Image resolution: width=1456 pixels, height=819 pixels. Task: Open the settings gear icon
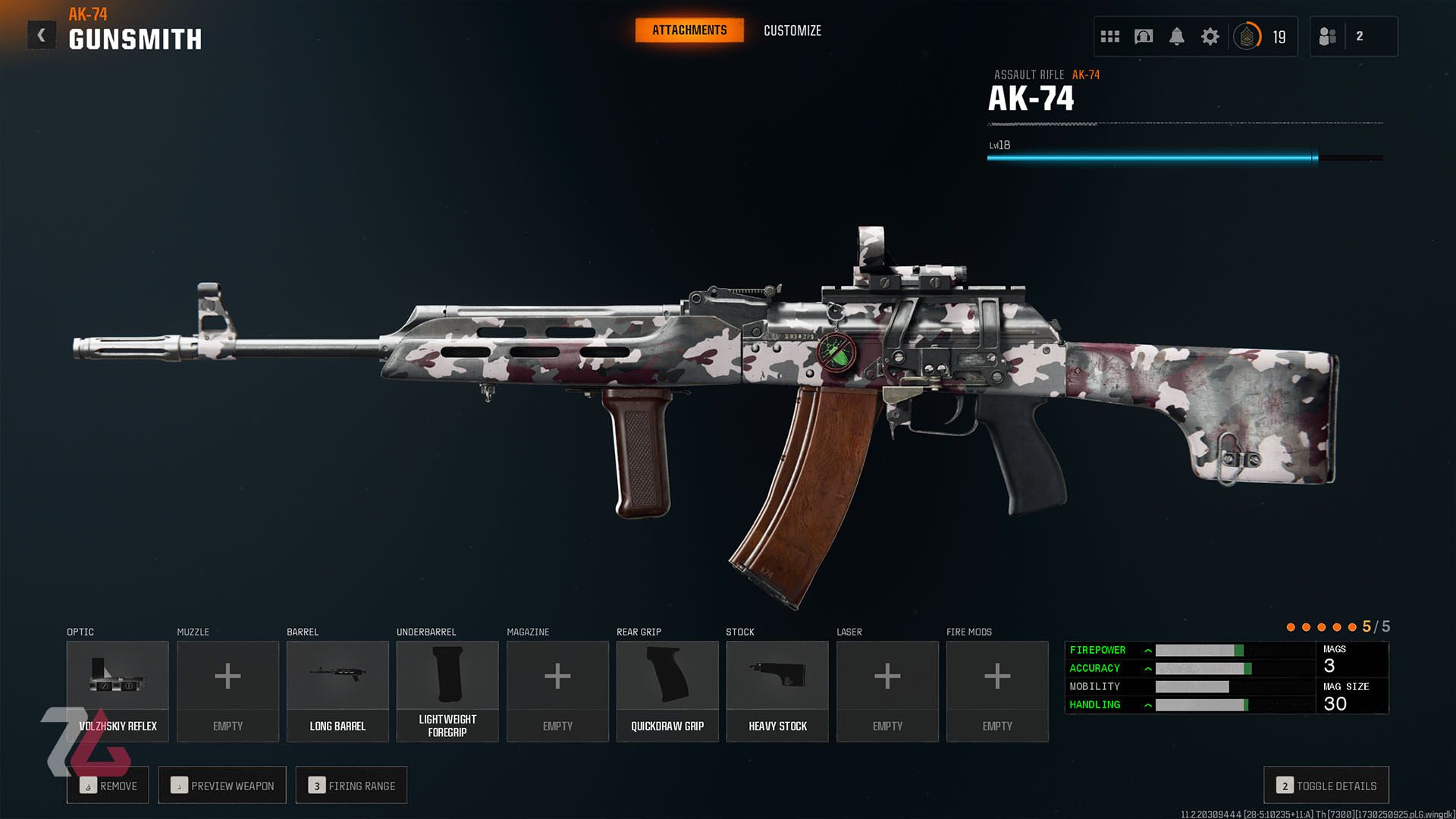(1210, 36)
